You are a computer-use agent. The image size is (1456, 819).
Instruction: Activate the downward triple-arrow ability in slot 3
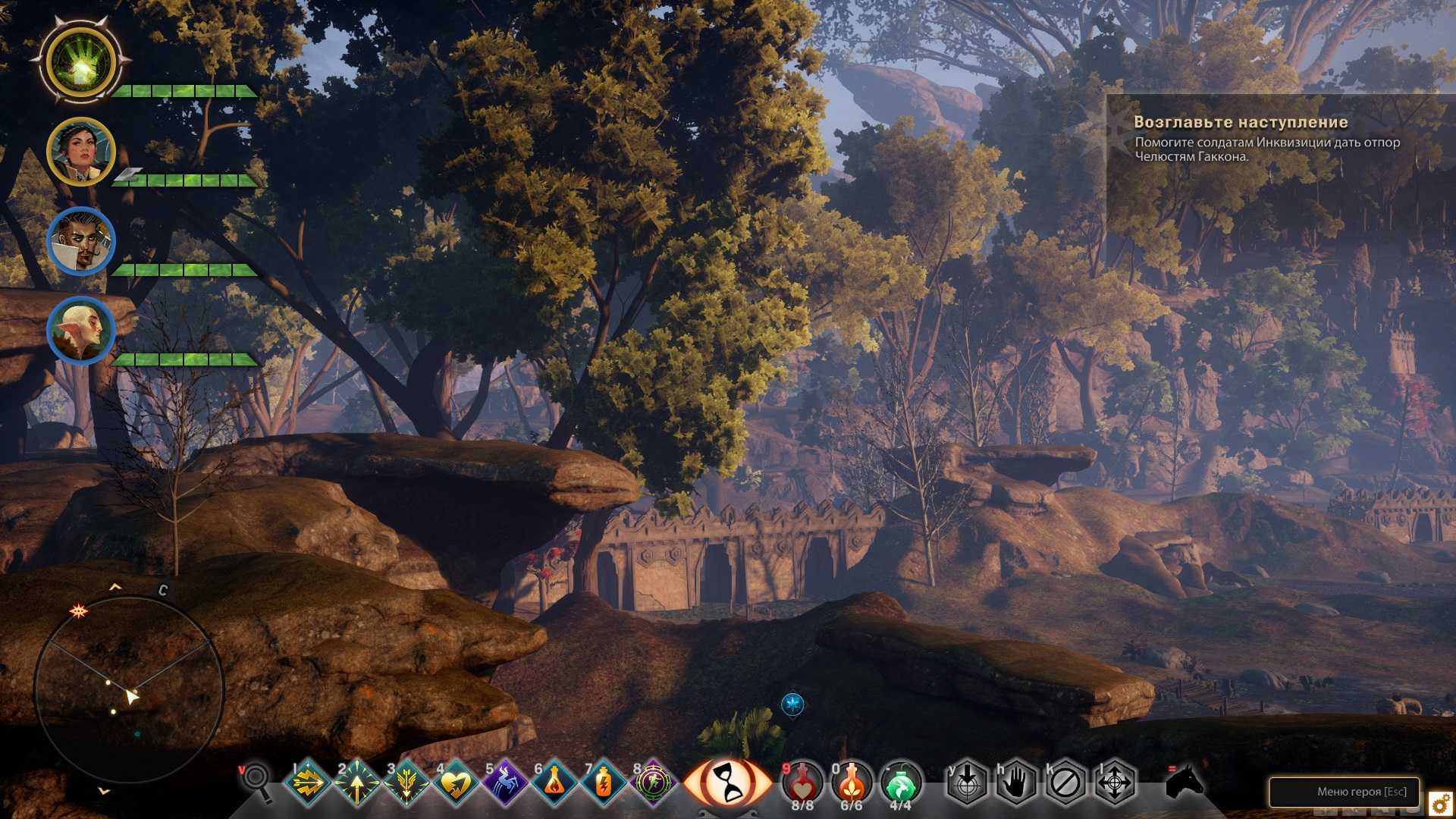click(x=406, y=783)
